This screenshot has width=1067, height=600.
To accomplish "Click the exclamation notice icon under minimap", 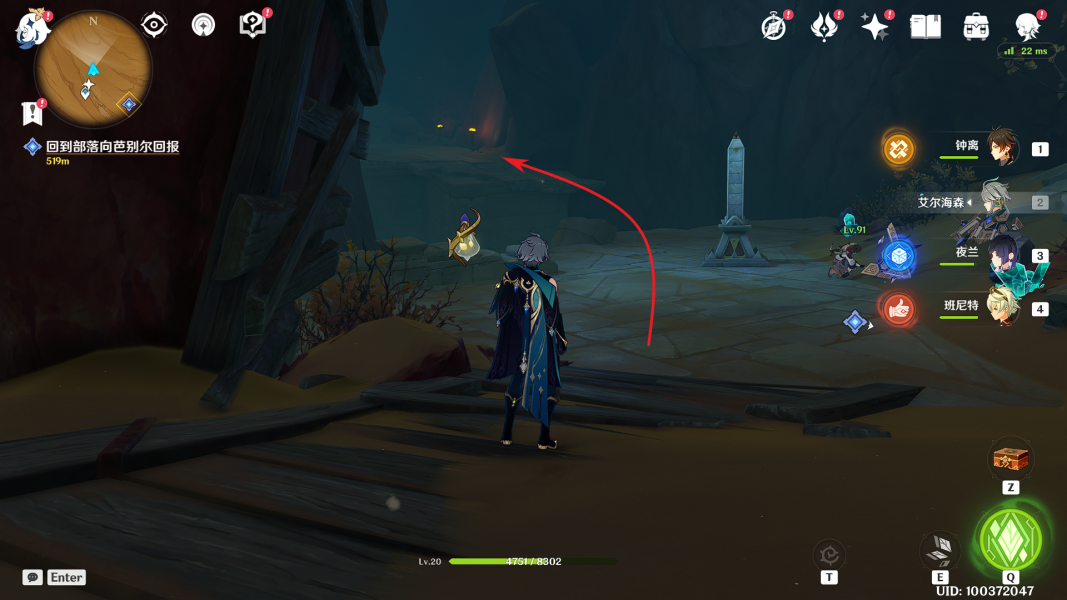I will pyautogui.click(x=33, y=112).
